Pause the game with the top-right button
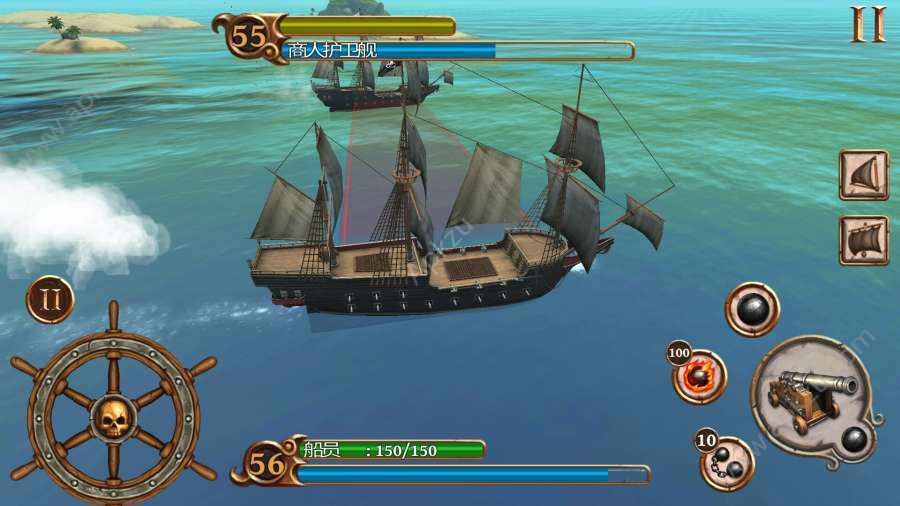The width and height of the screenshot is (900, 506). click(x=868, y=25)
